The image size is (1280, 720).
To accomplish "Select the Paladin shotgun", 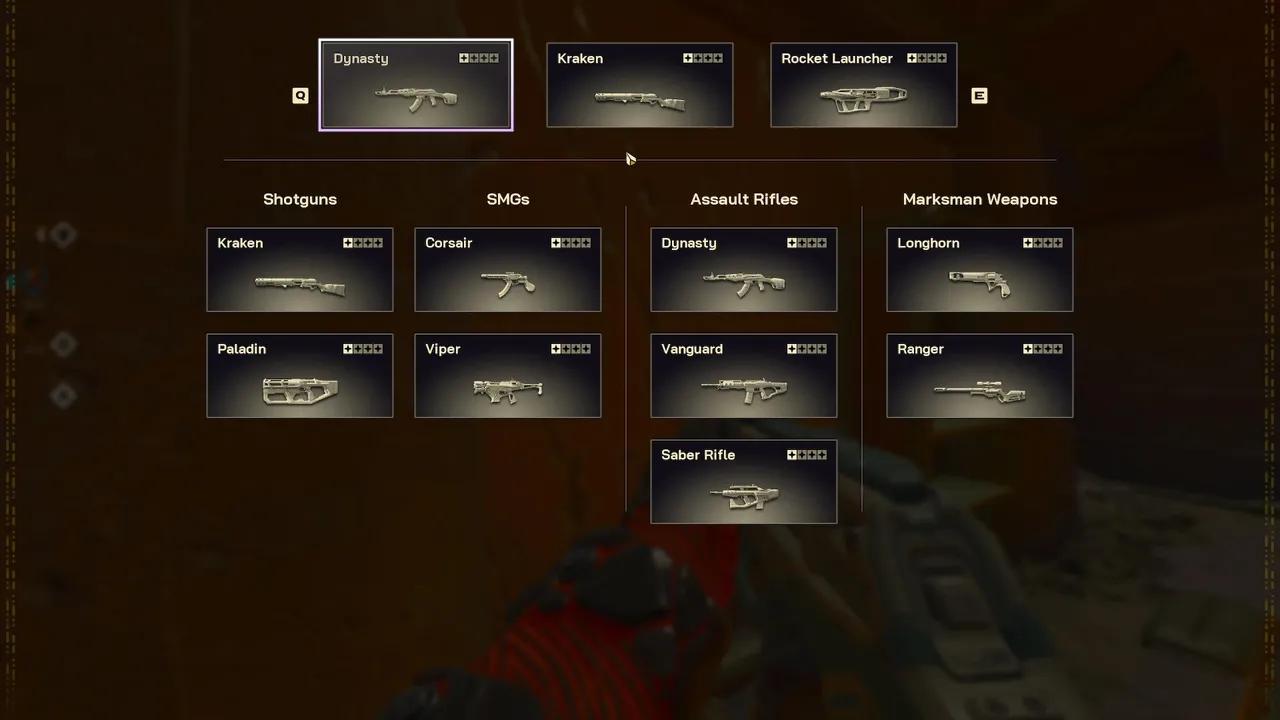I will click(300, 376).
